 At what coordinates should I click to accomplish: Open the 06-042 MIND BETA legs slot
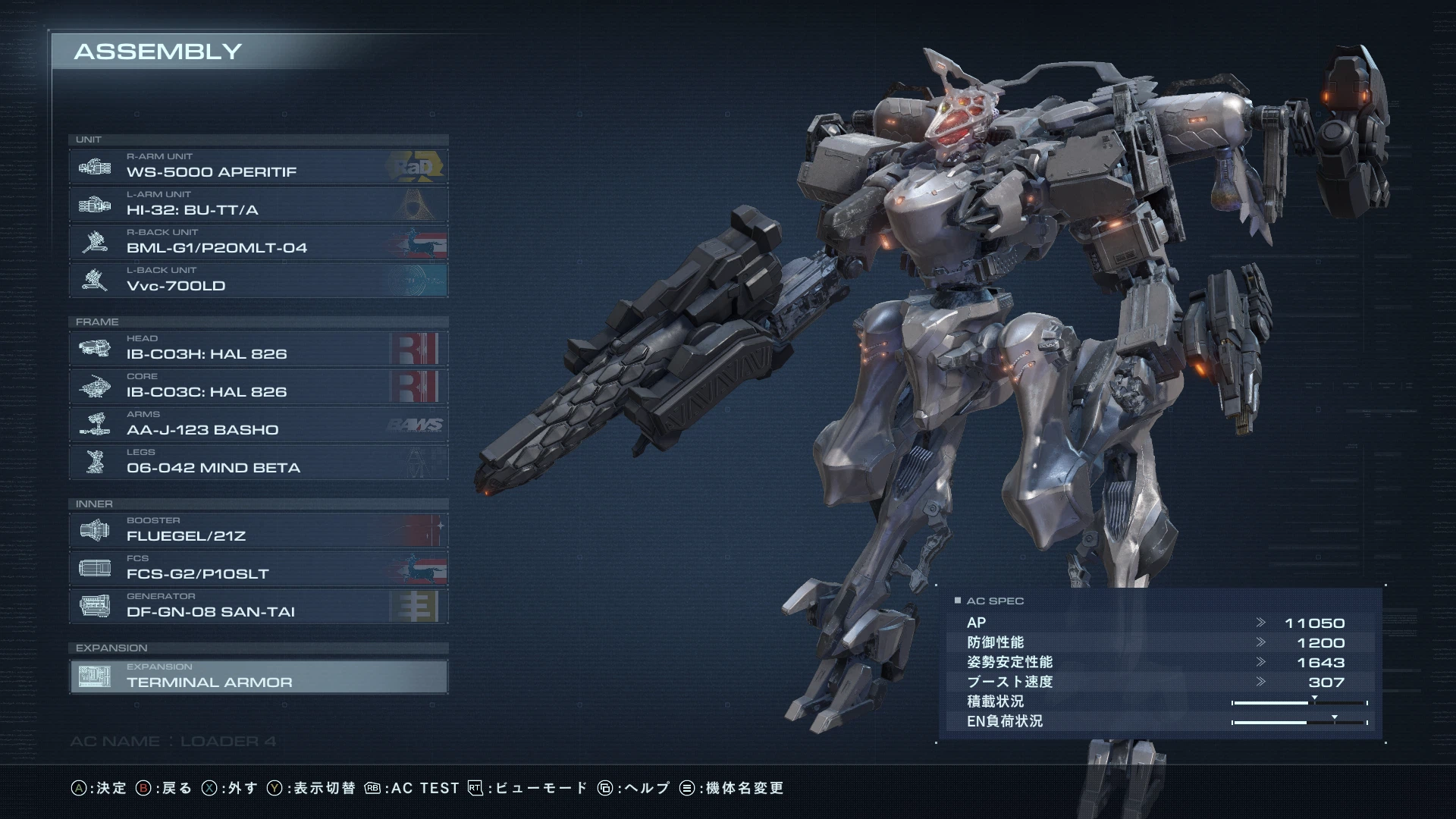click(x=258, y=463)
